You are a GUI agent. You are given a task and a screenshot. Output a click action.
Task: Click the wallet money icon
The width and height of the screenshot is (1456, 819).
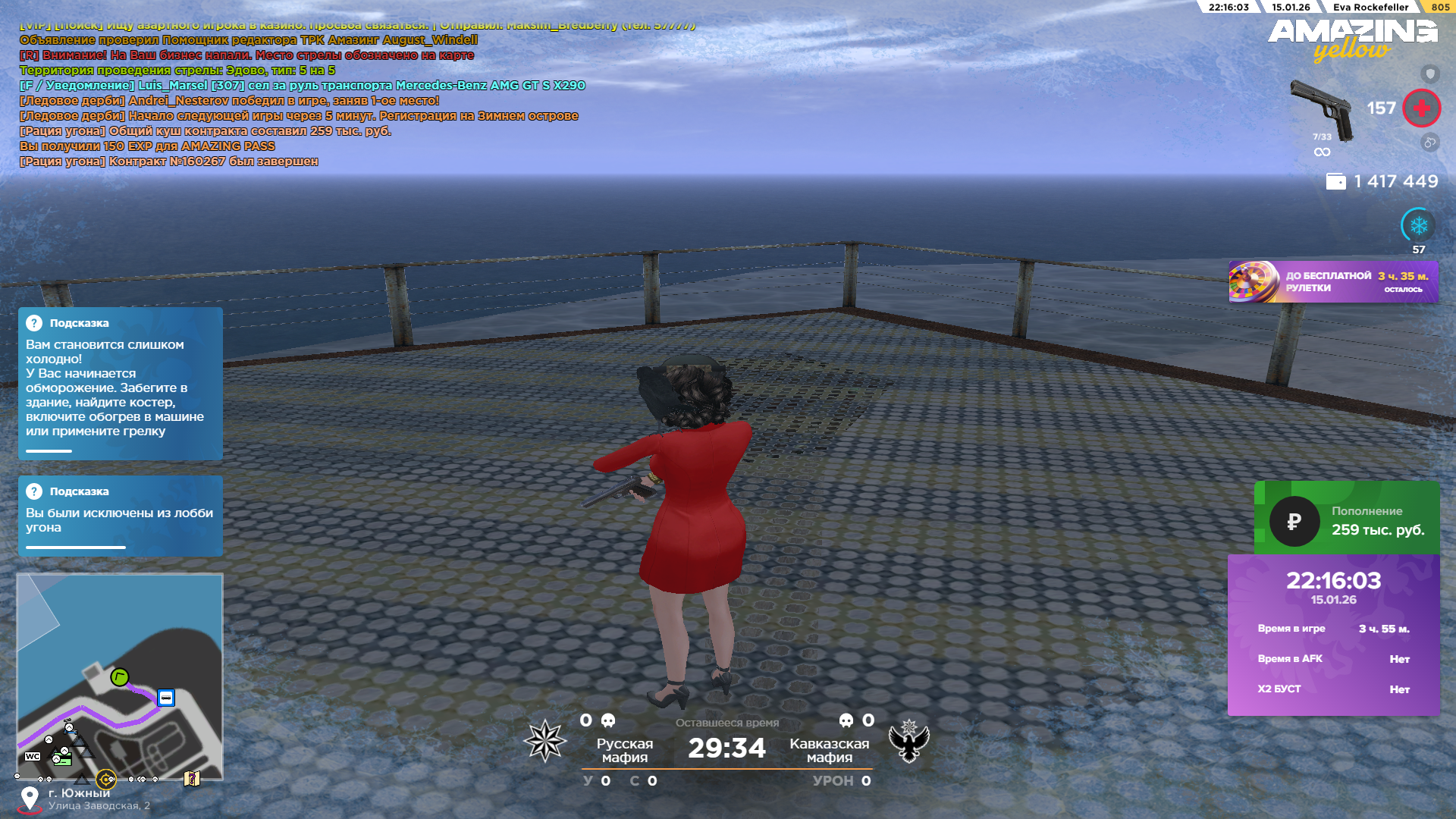pyautogui.click(x=1335, y=182)
